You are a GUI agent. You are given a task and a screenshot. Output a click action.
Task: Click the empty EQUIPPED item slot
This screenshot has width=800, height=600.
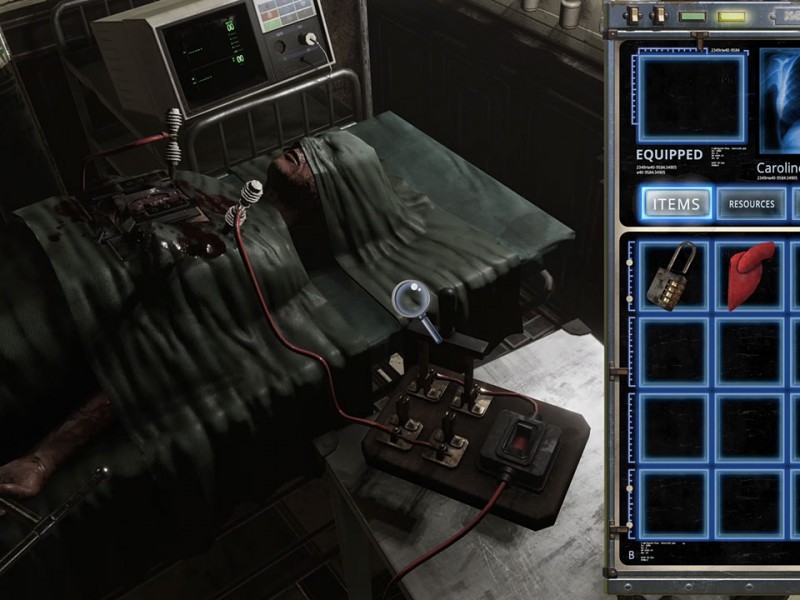pyautogui.click(x=691, y=97)
